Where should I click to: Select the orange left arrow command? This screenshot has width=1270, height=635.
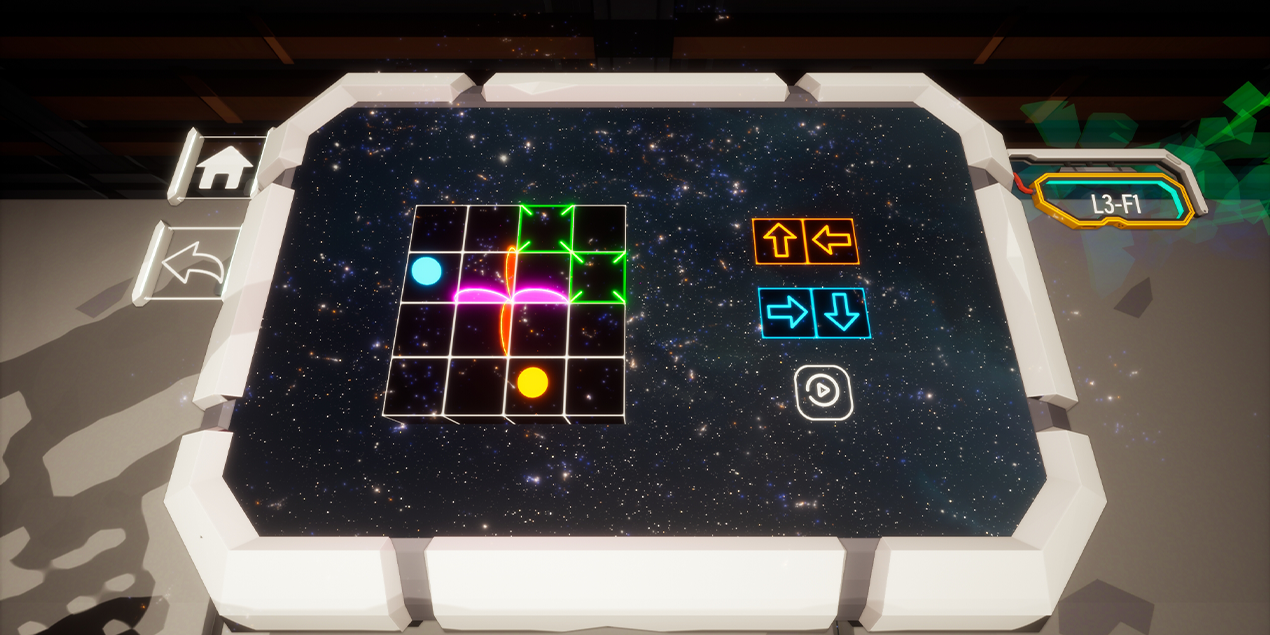click(832, 241)
